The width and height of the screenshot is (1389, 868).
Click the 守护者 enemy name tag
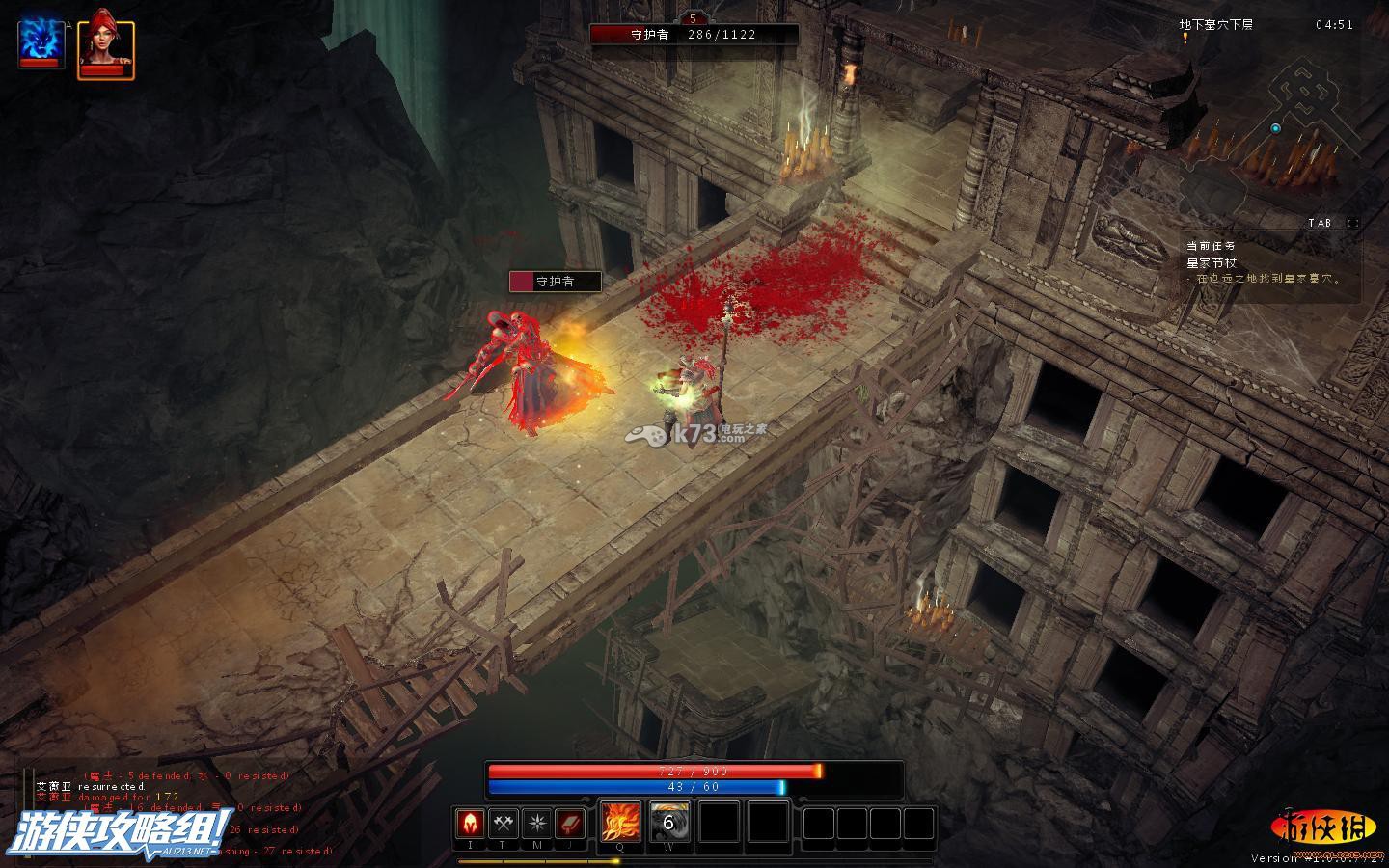(x=556, y=282)
